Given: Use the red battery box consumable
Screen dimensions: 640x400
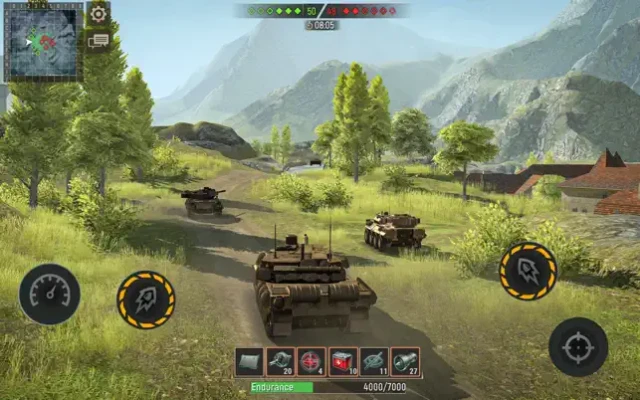Looking at the screenshot, I should click(343, 362).
